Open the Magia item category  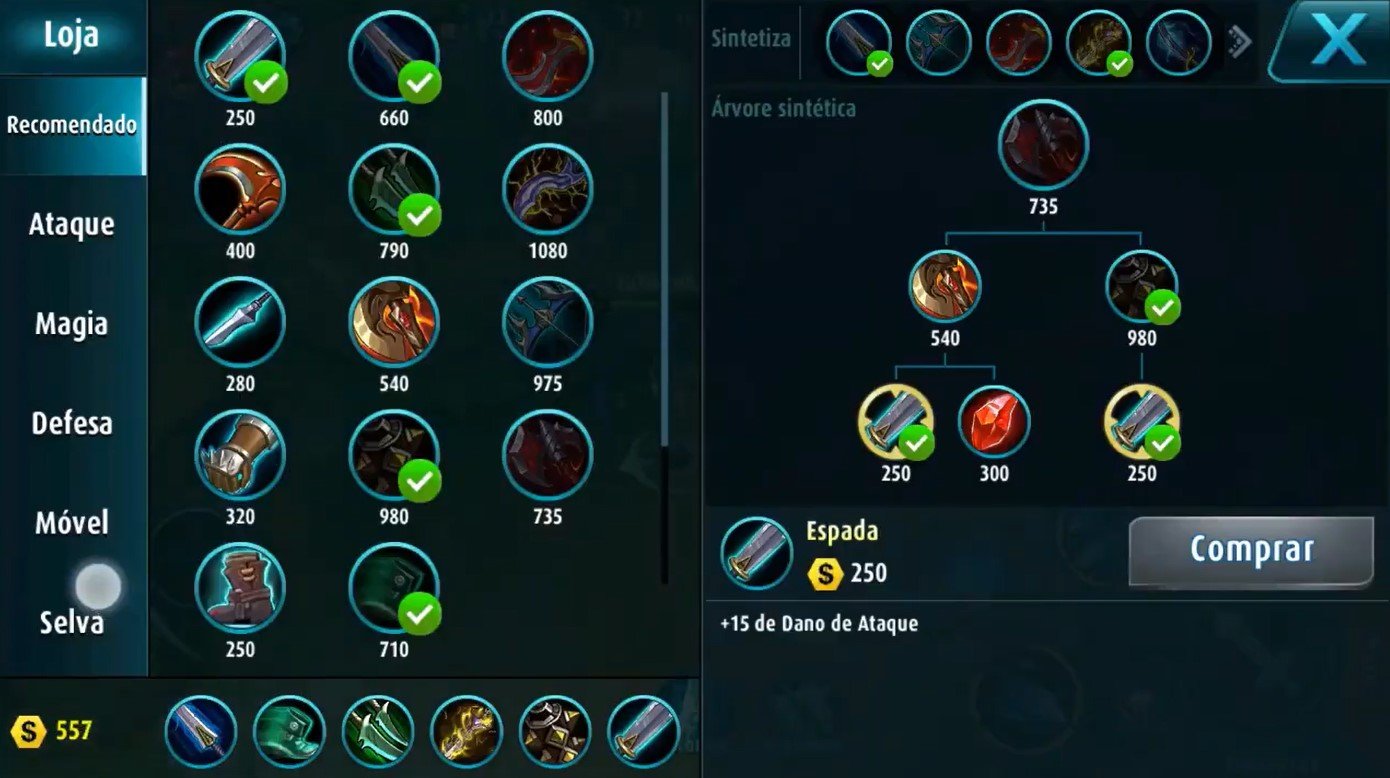pyautogui.click(x=72, y=324)
